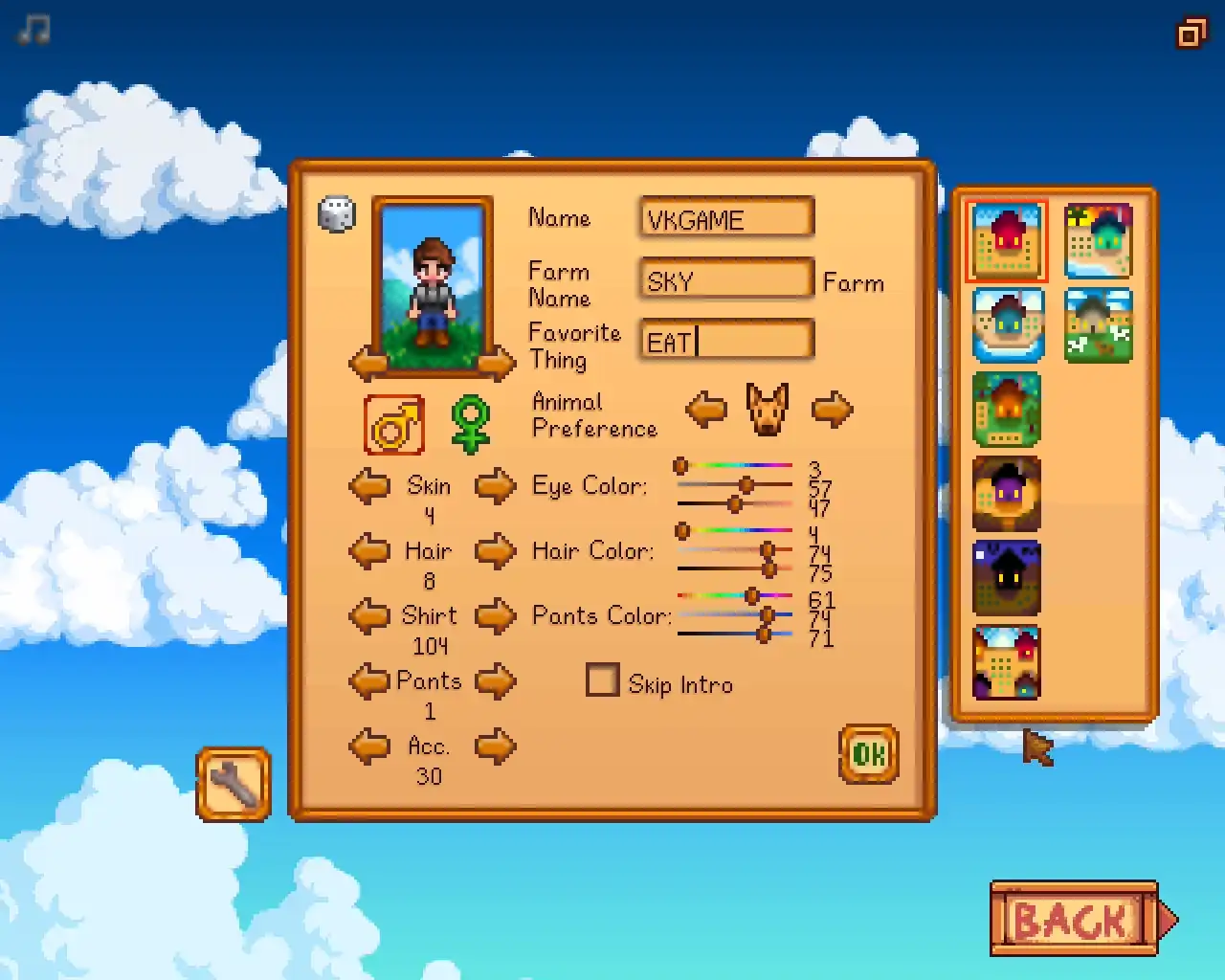This screenshot has height=980, width=1225.
Task: Select the standard red-house farm type
Action: point(1006,240)
